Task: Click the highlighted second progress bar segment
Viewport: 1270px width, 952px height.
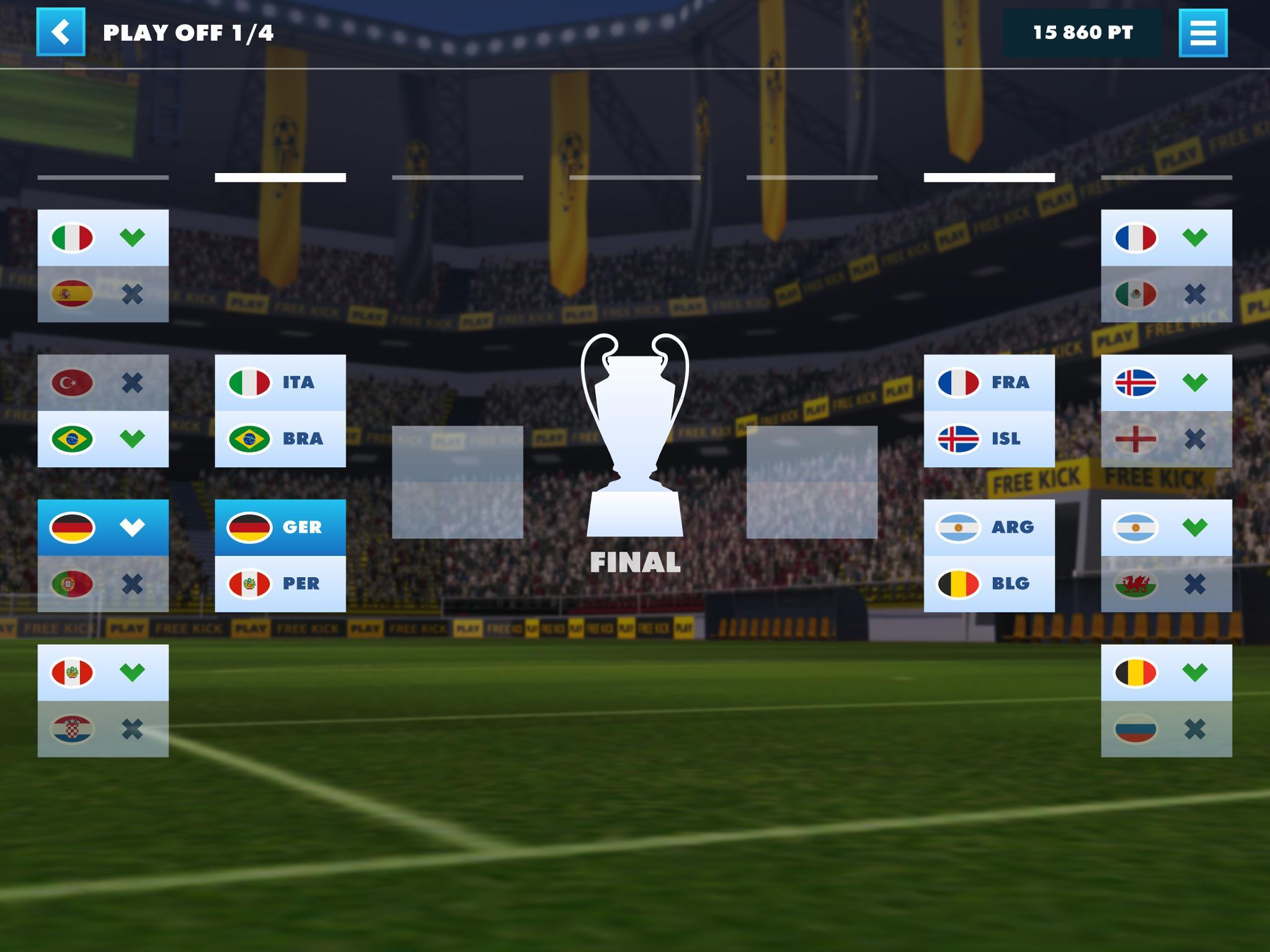Action: tap(280, 177)
